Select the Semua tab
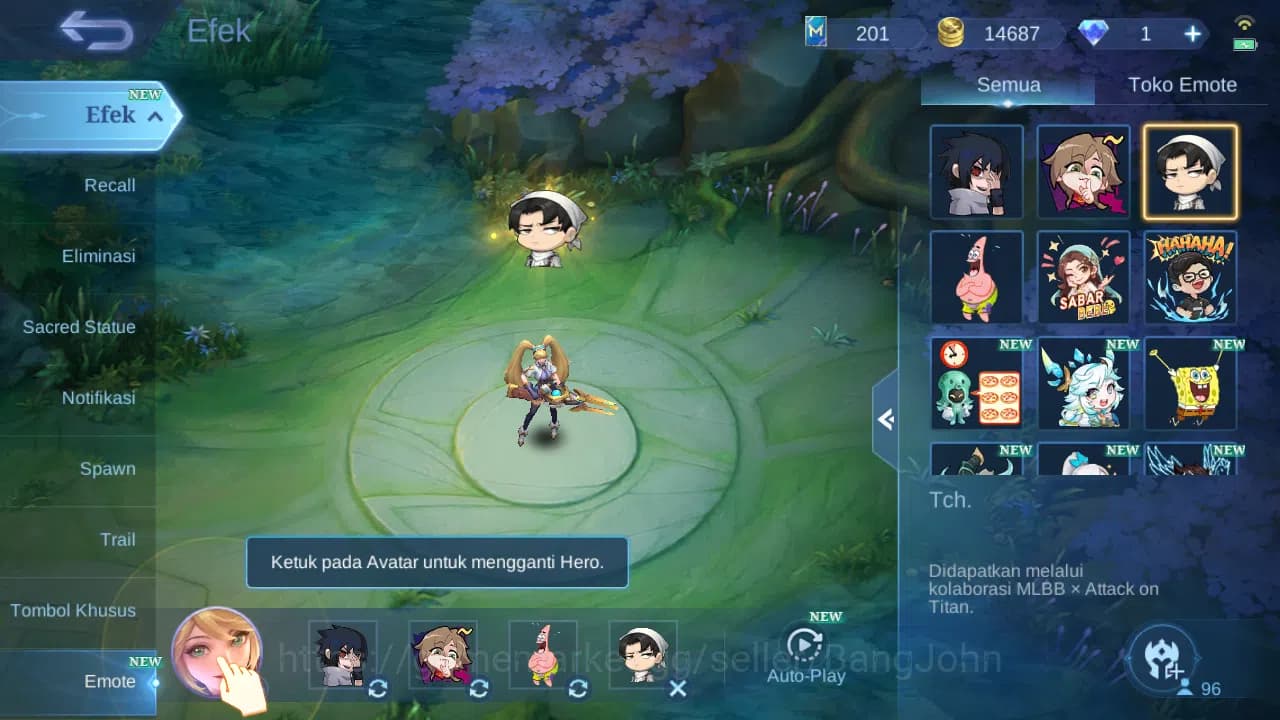Screen dimensions: 1280x720 pyautogui.click(x=1007, y=85)
